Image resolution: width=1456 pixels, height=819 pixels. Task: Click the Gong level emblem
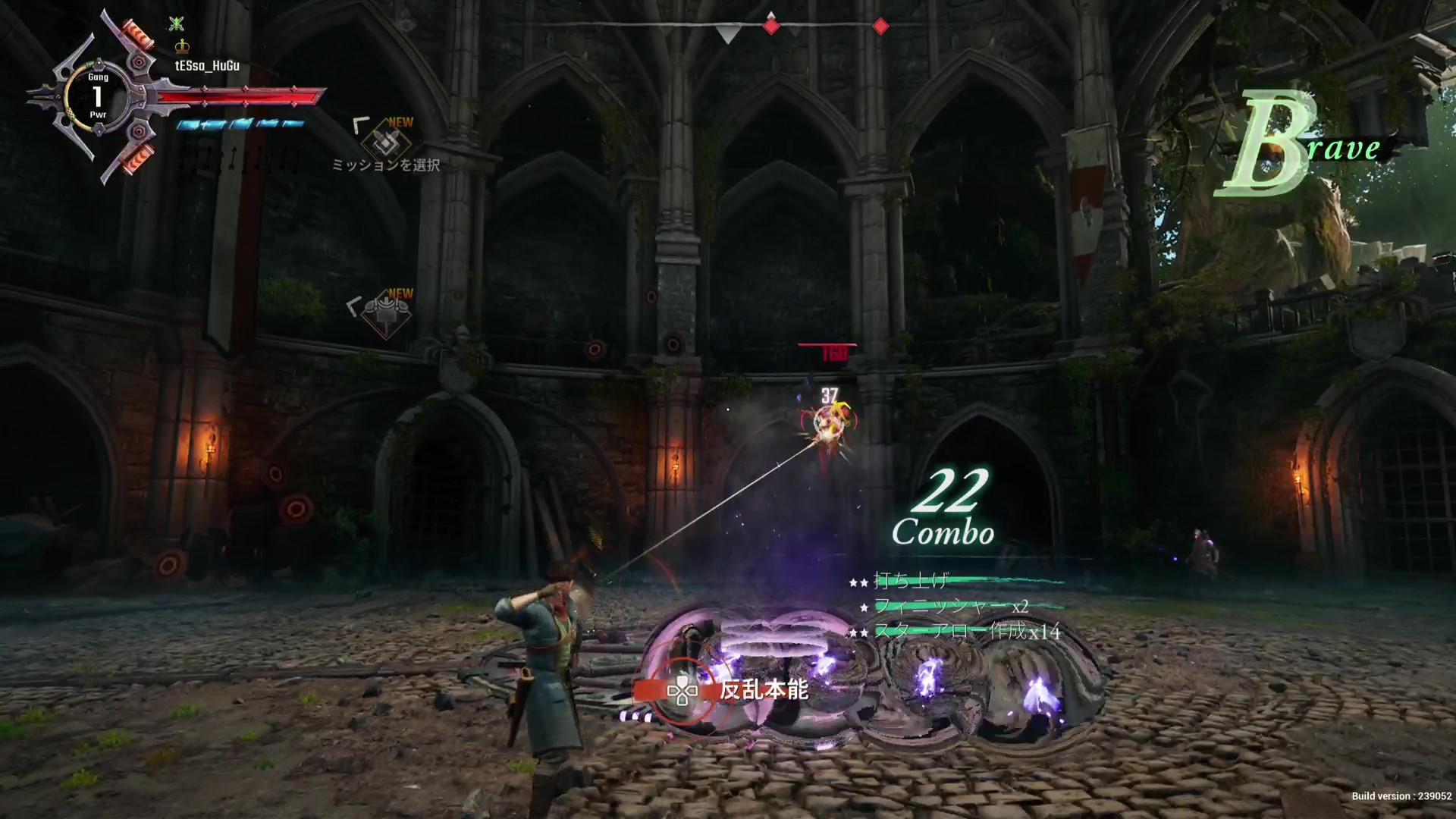[97, 96]
